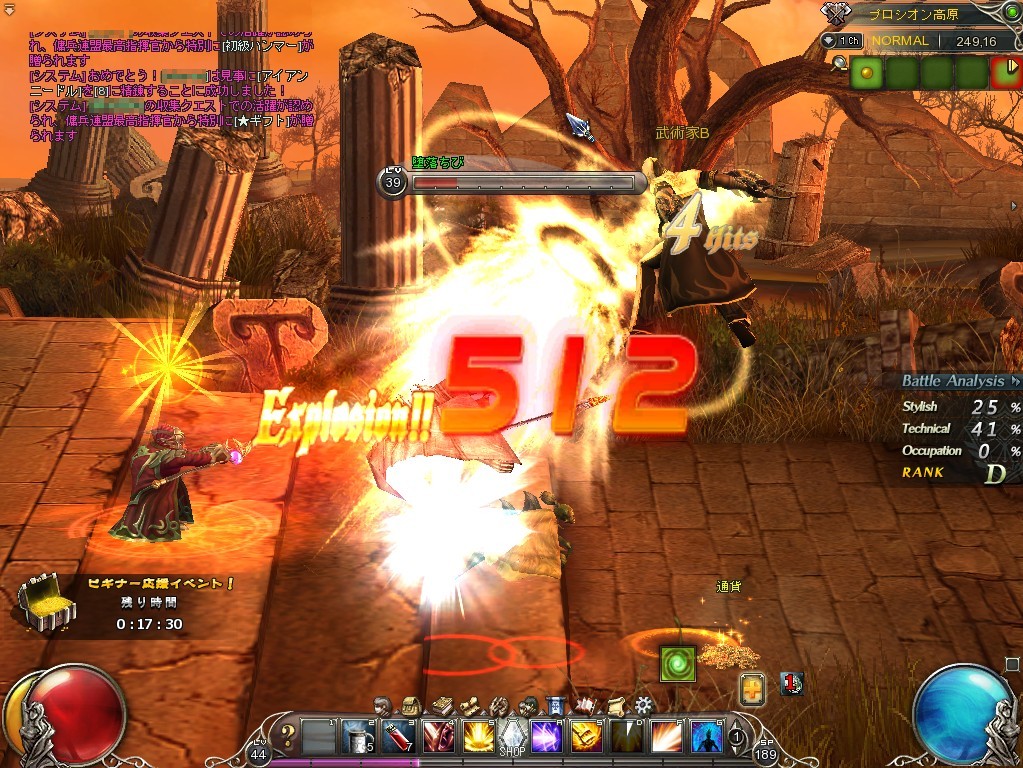The height and width of the screenshot is (768, 1023).
Task: Open the character portrait menu icon
Action: point(383,705)
